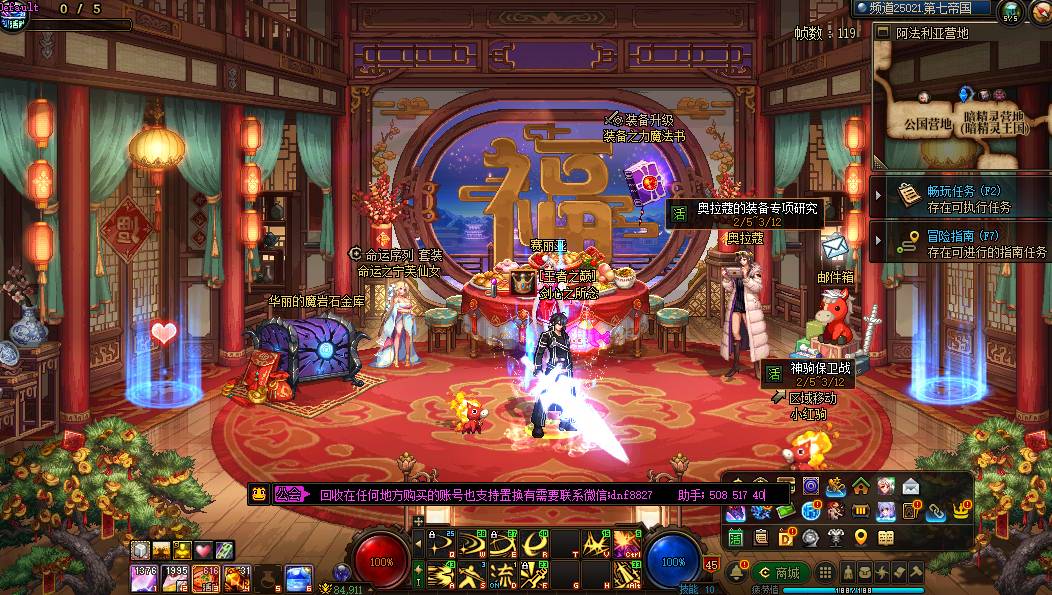Open the grid menu button beside the shop

tap(825, 573)
